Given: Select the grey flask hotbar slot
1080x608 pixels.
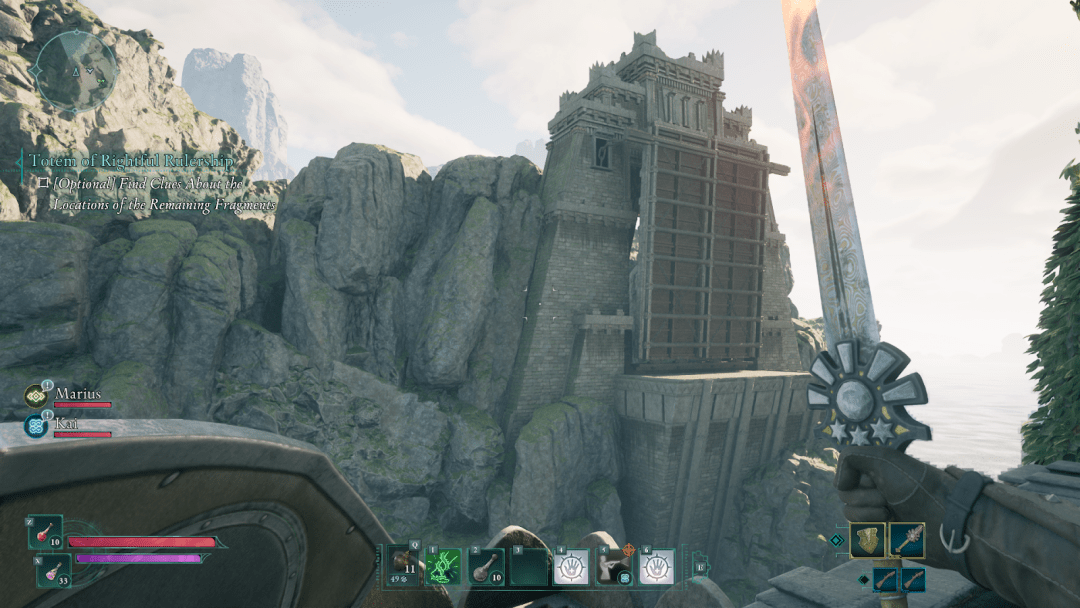Looking at the screenshot, I should [486, 566].
